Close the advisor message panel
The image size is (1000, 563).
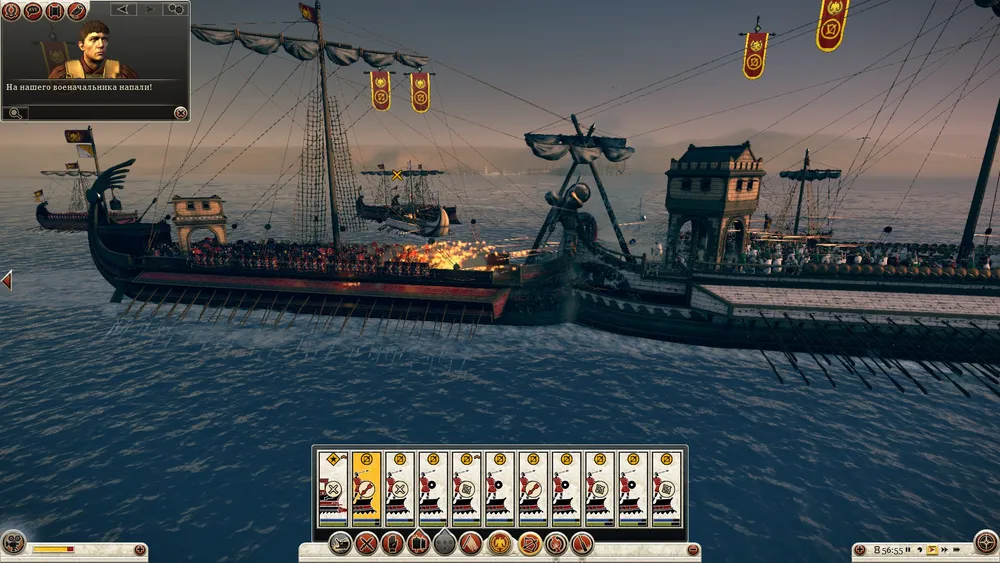180,113
